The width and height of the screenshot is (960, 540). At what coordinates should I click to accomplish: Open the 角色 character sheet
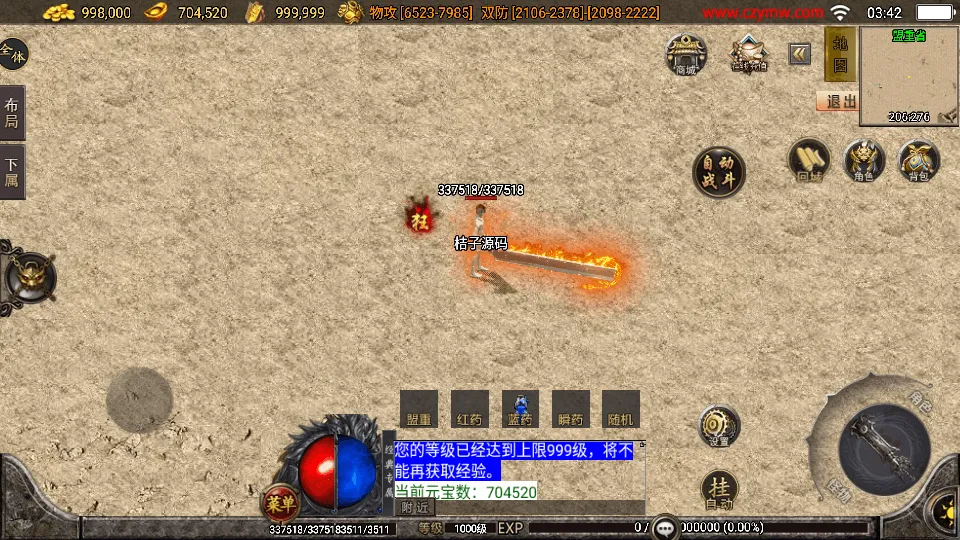864,161
